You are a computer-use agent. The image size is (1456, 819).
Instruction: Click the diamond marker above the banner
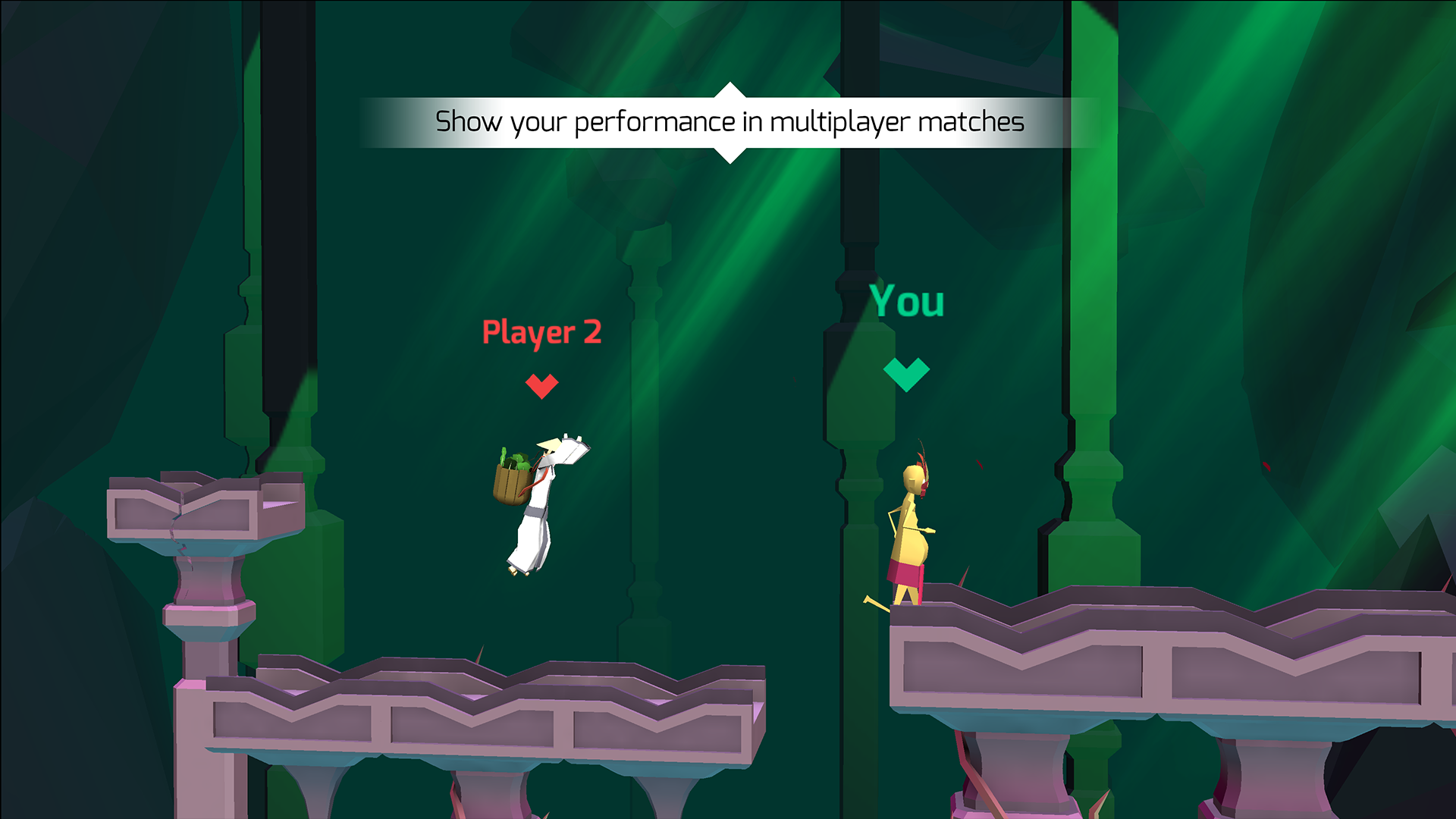(730, 91)
